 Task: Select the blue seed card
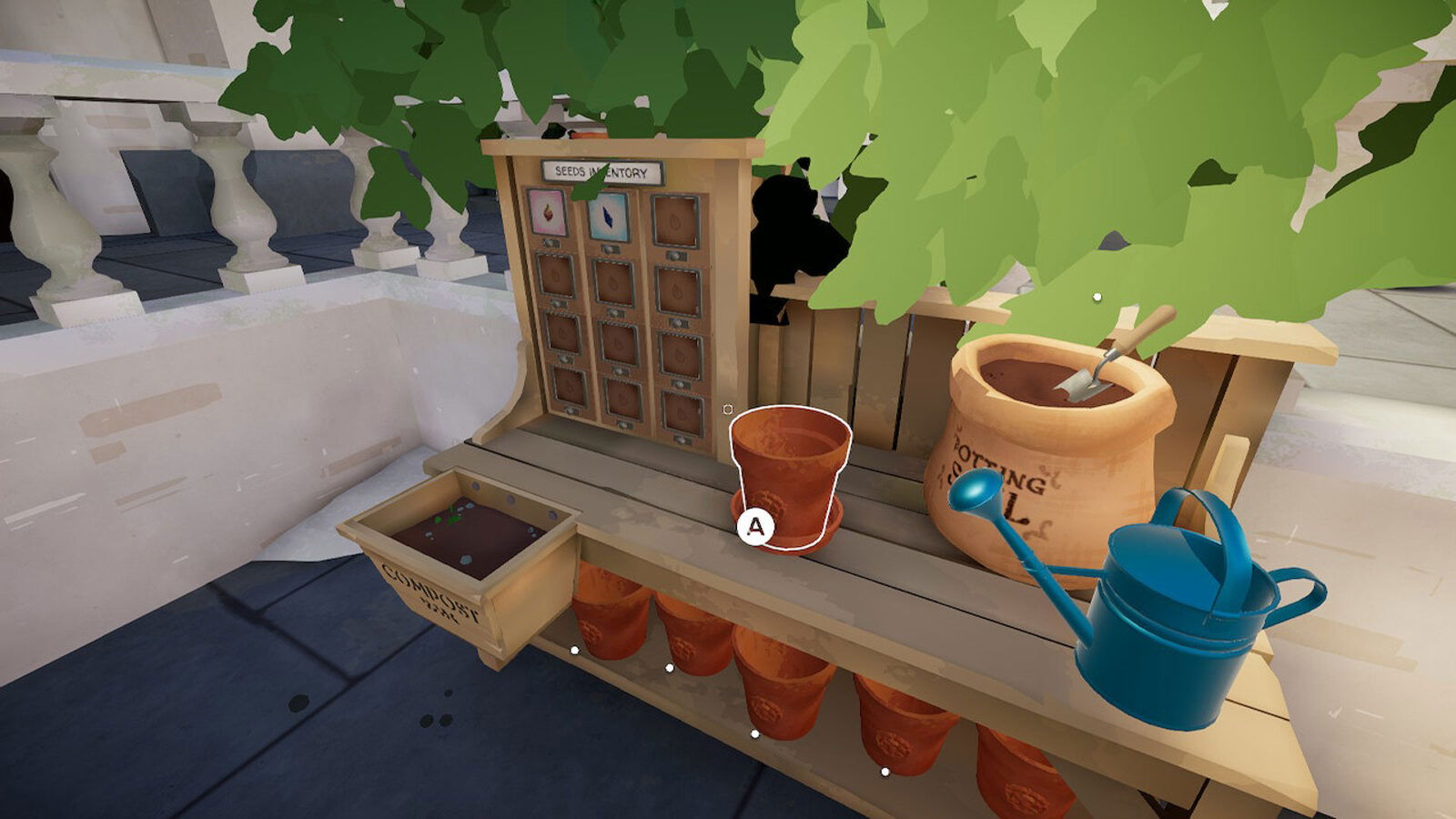point(609,218)
